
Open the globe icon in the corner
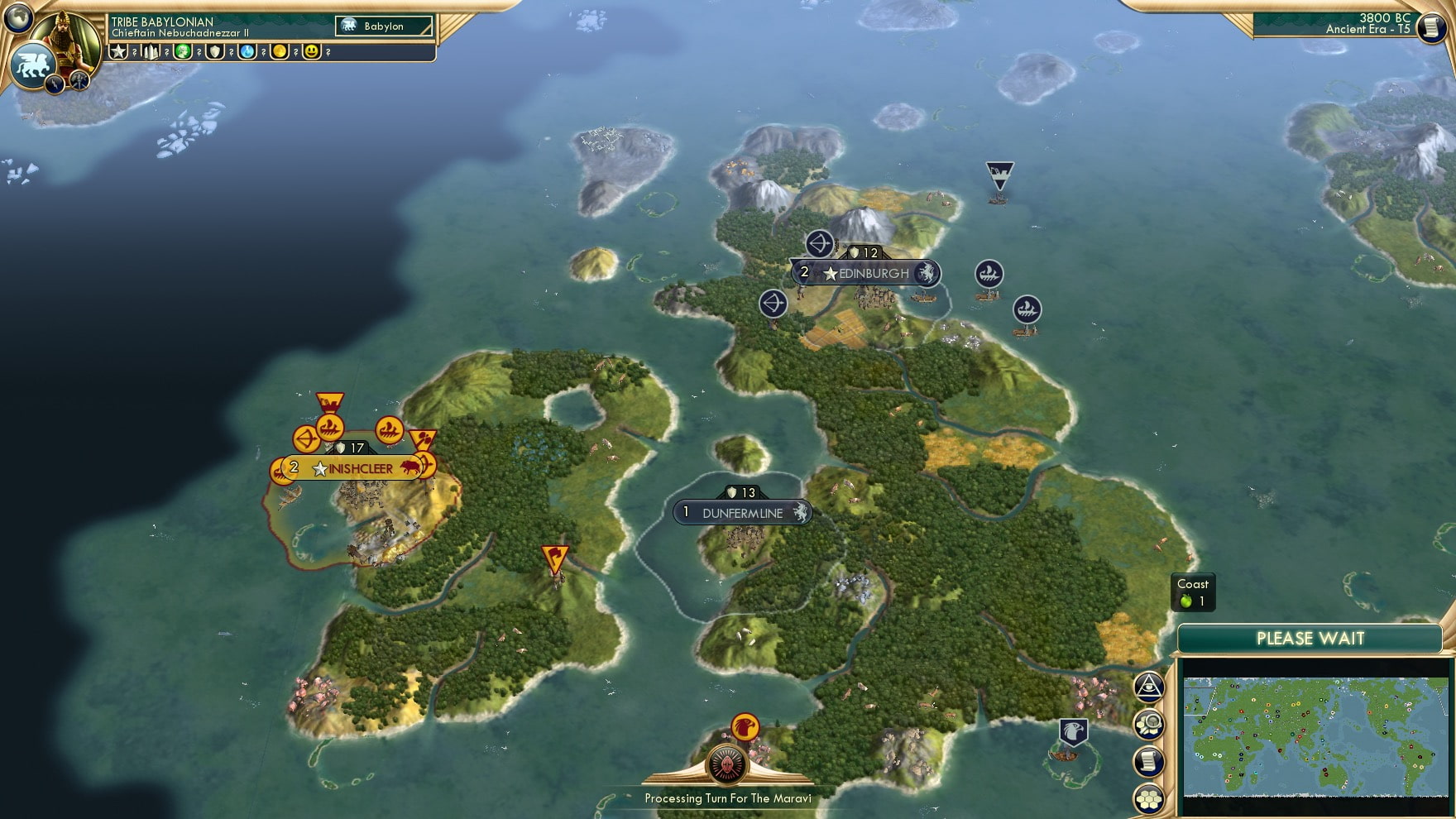pos(17,17)
